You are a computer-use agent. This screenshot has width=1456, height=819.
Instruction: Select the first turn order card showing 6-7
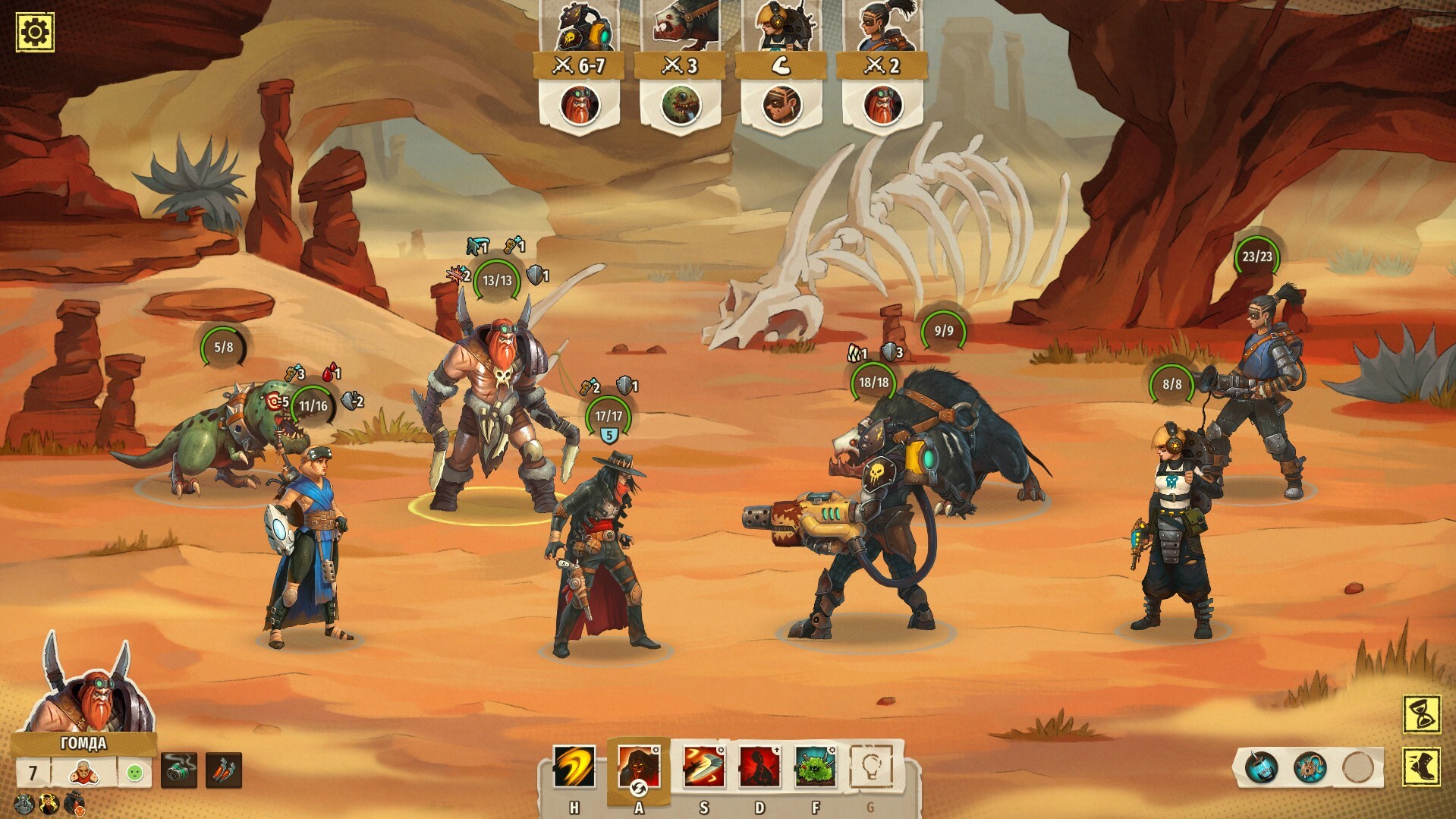580,68
